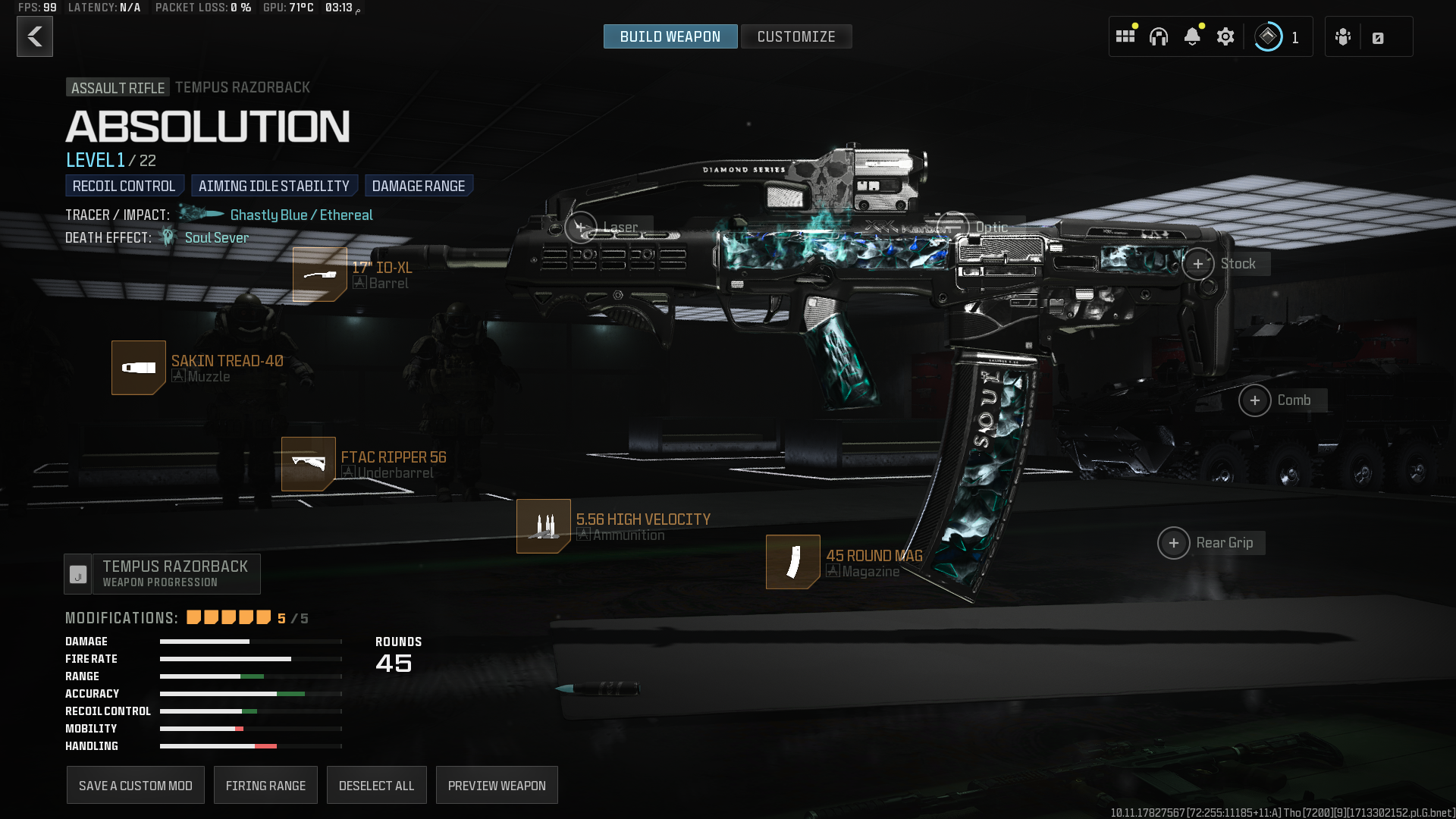The height and width of the screenshot is (819, 1456).
Task: Add a Rear Grip attachment
Action: click(1174, 543)
